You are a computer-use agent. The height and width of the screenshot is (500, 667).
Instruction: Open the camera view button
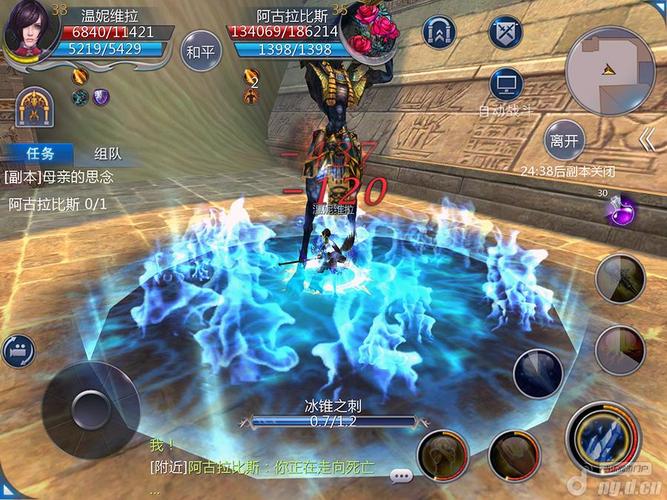click(17, 350)
